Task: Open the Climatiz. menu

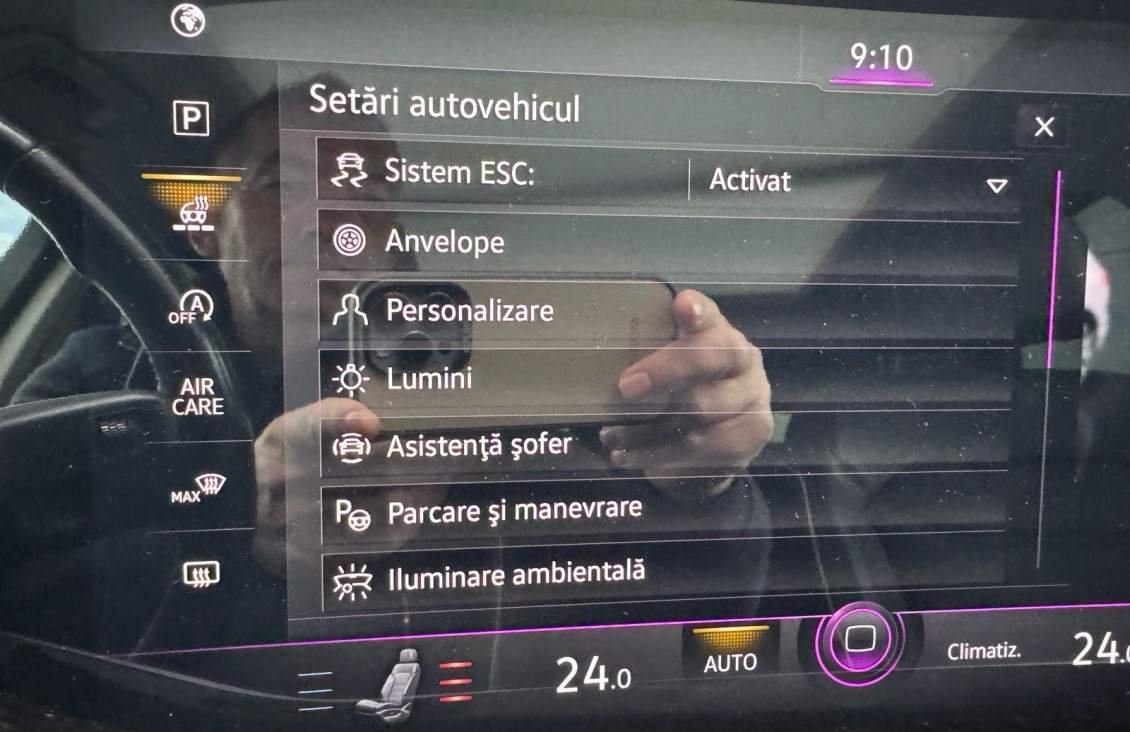Action: coord(984,651)
